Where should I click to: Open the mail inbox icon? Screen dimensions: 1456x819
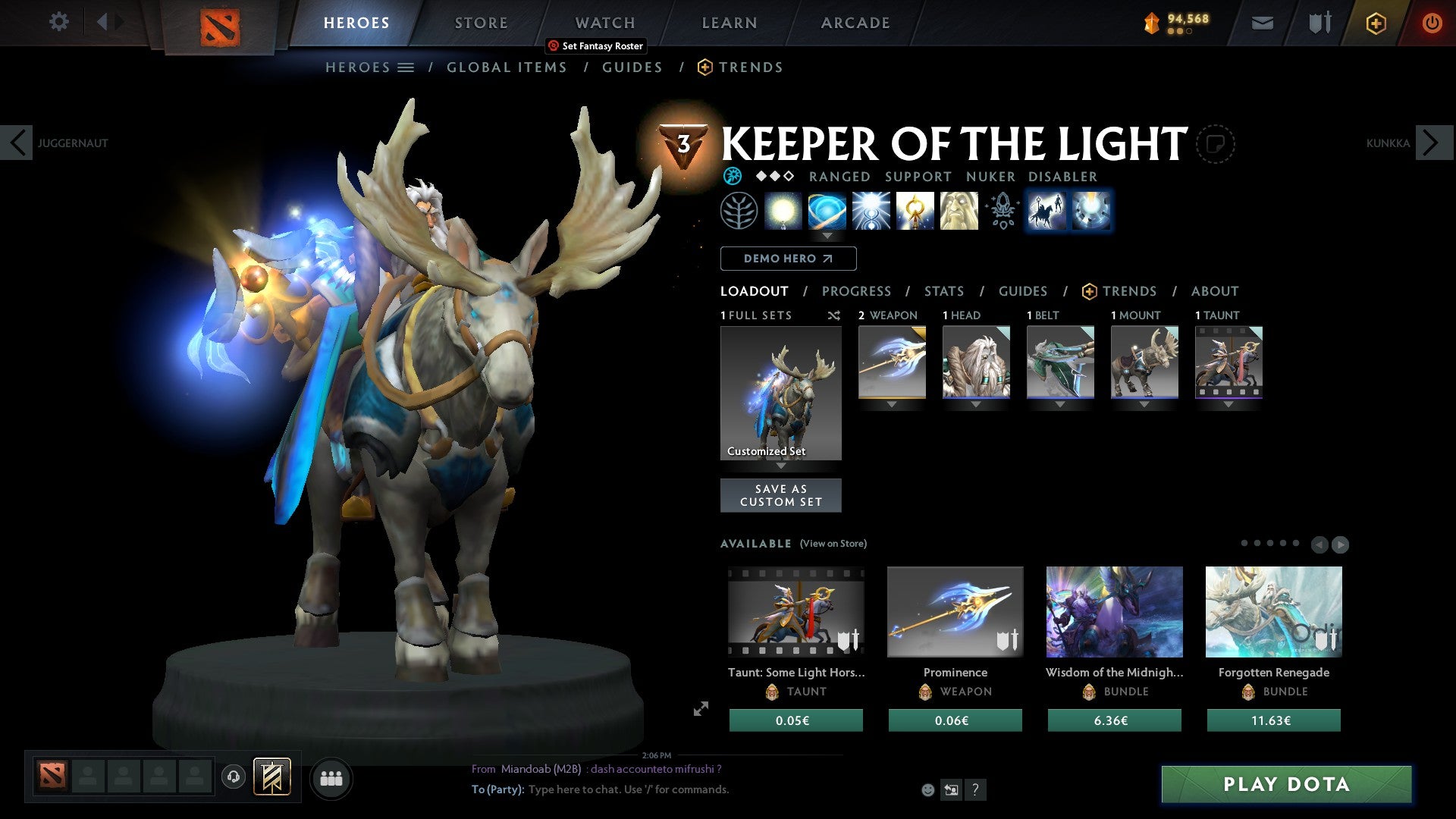coord(1263,22)
